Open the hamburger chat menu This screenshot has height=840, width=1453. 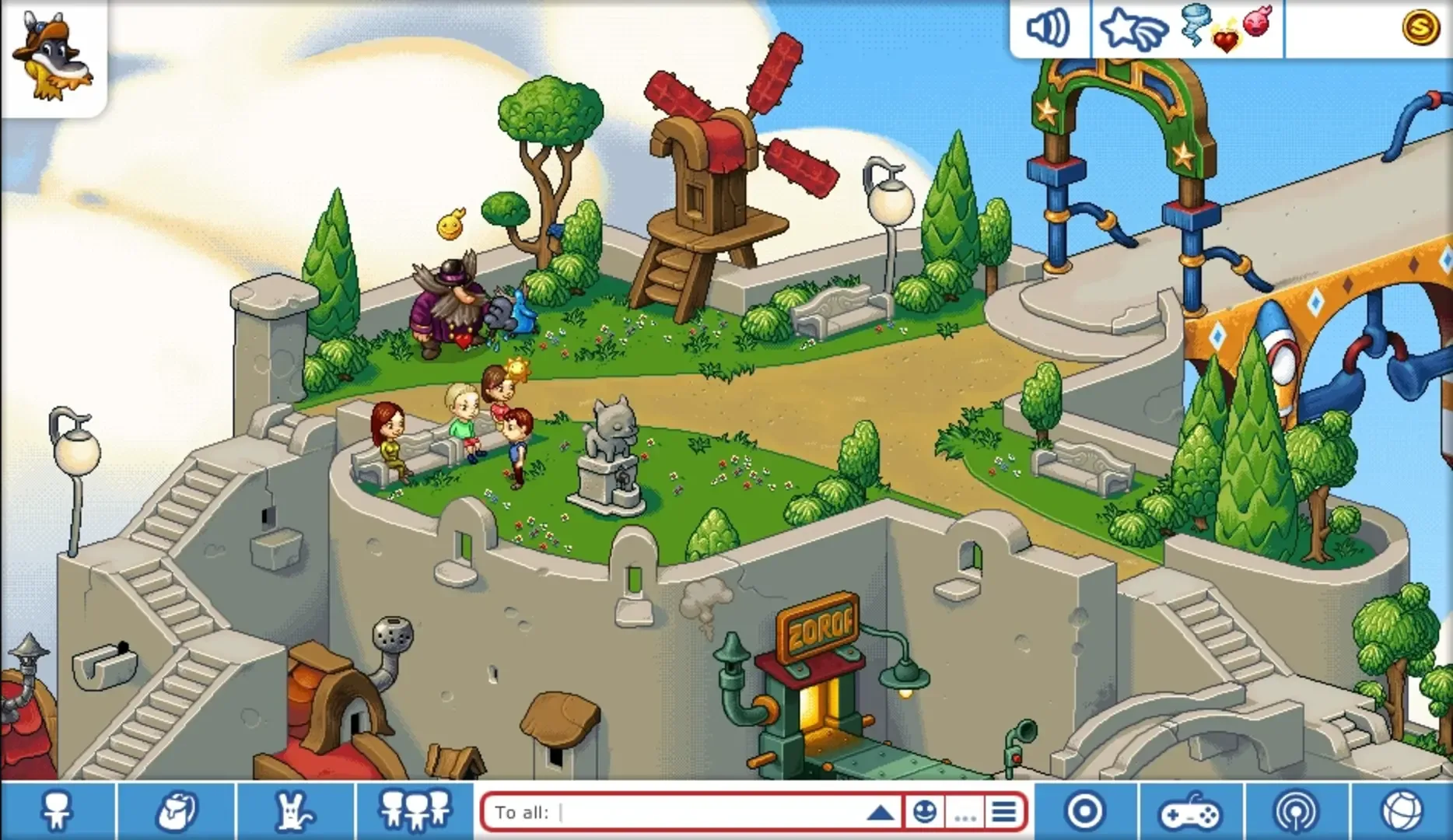pos(1003,811)
